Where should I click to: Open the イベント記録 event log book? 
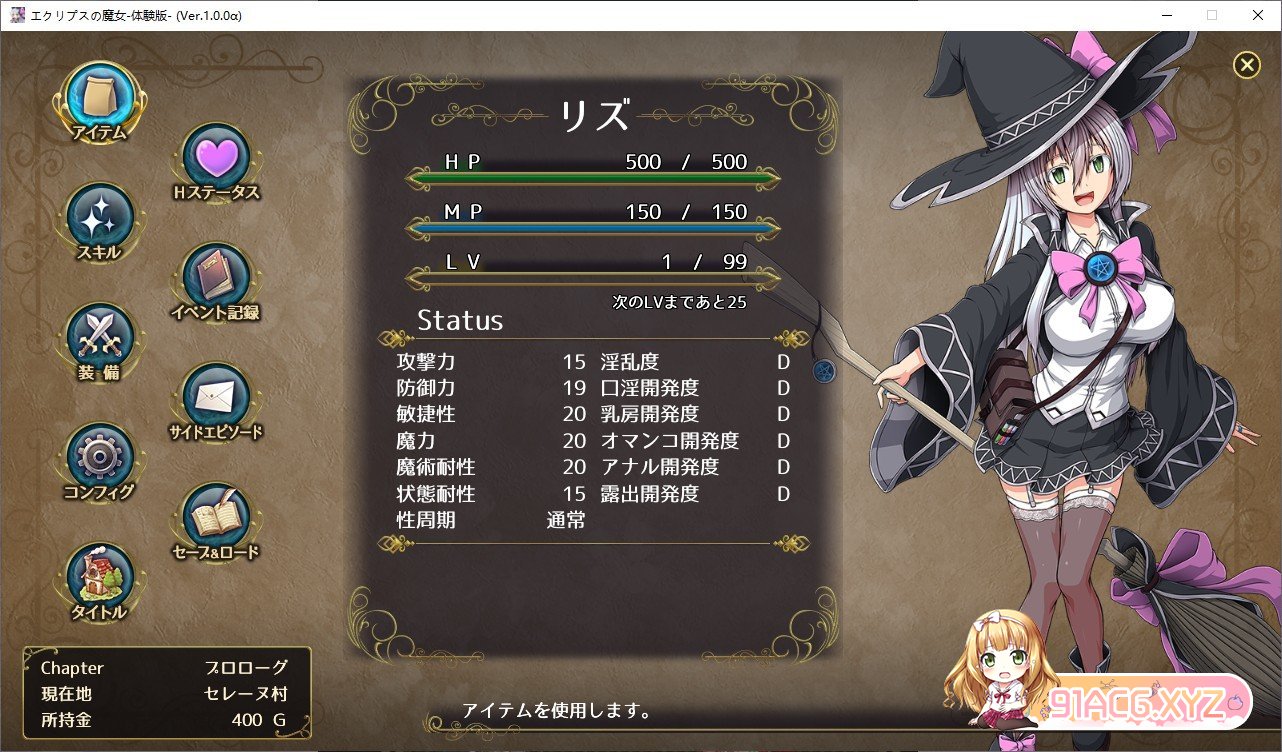point(216,278)
